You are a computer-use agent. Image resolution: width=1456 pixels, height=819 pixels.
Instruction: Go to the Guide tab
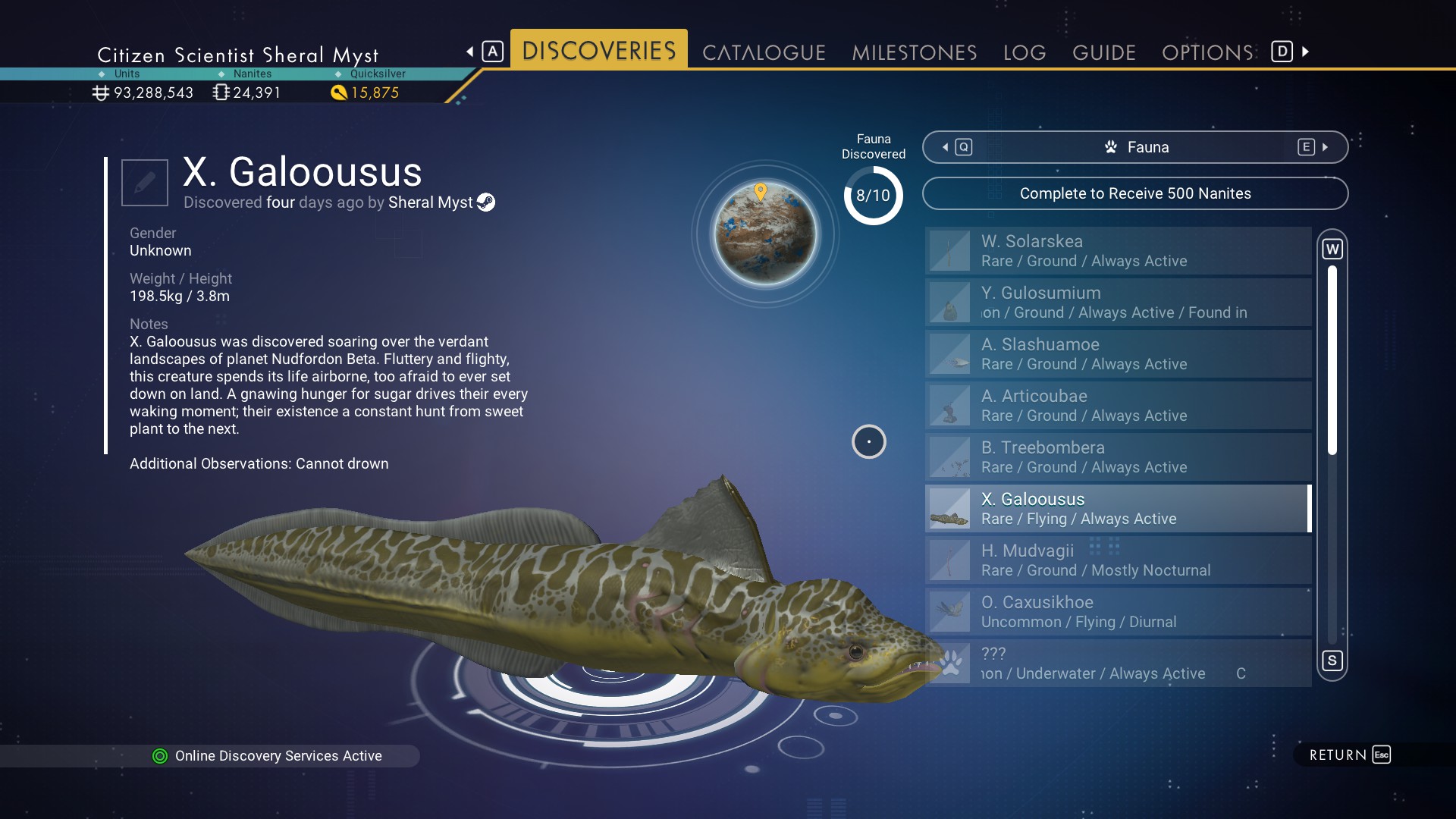[1103, 52]
